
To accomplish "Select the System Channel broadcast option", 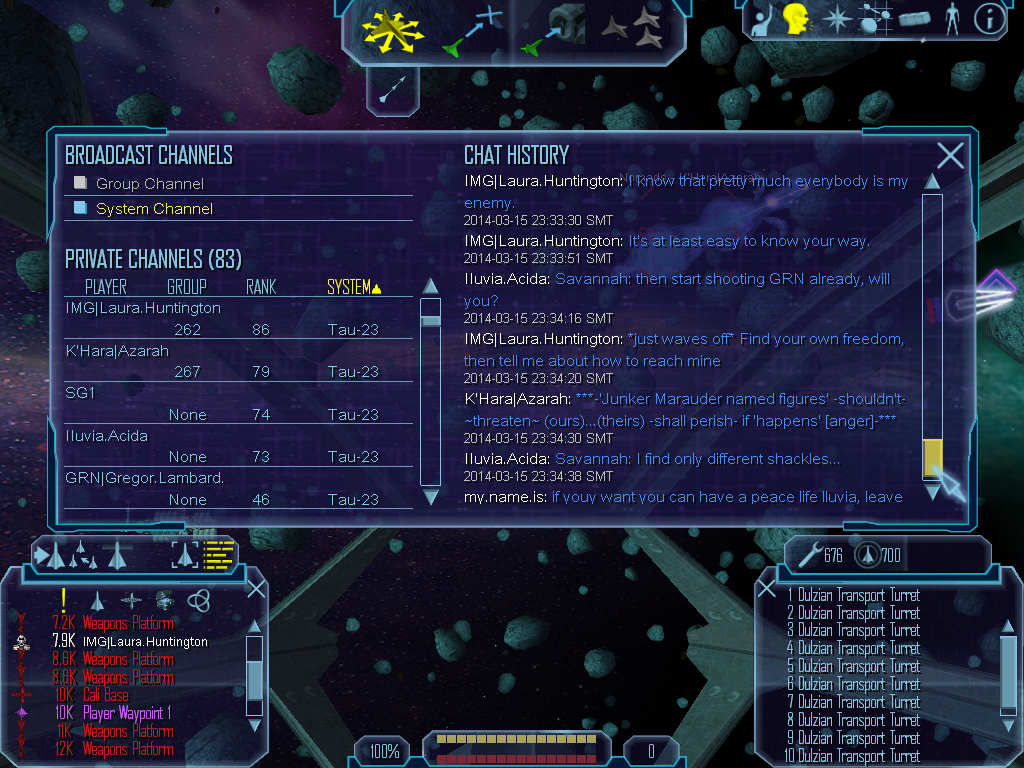I will click(x=154, y=209).
